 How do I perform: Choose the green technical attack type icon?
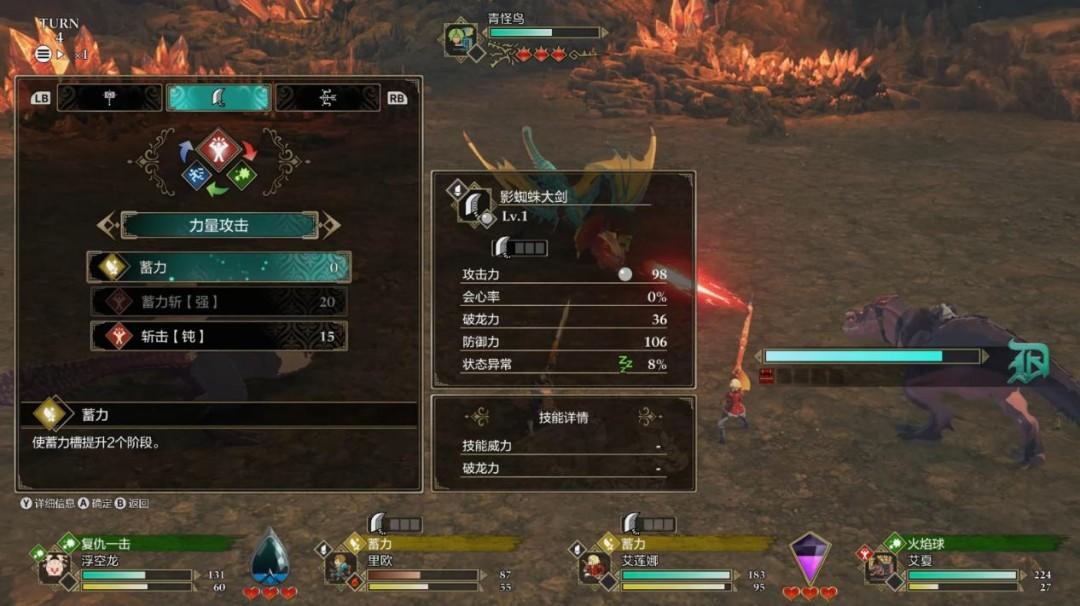tap(241, 175)
